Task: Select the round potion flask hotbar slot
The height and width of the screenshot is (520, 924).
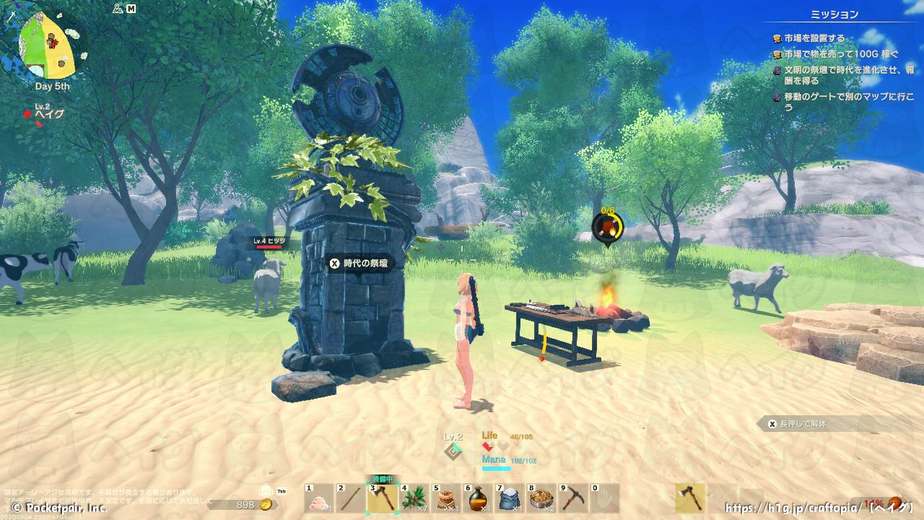Action: 477,498
